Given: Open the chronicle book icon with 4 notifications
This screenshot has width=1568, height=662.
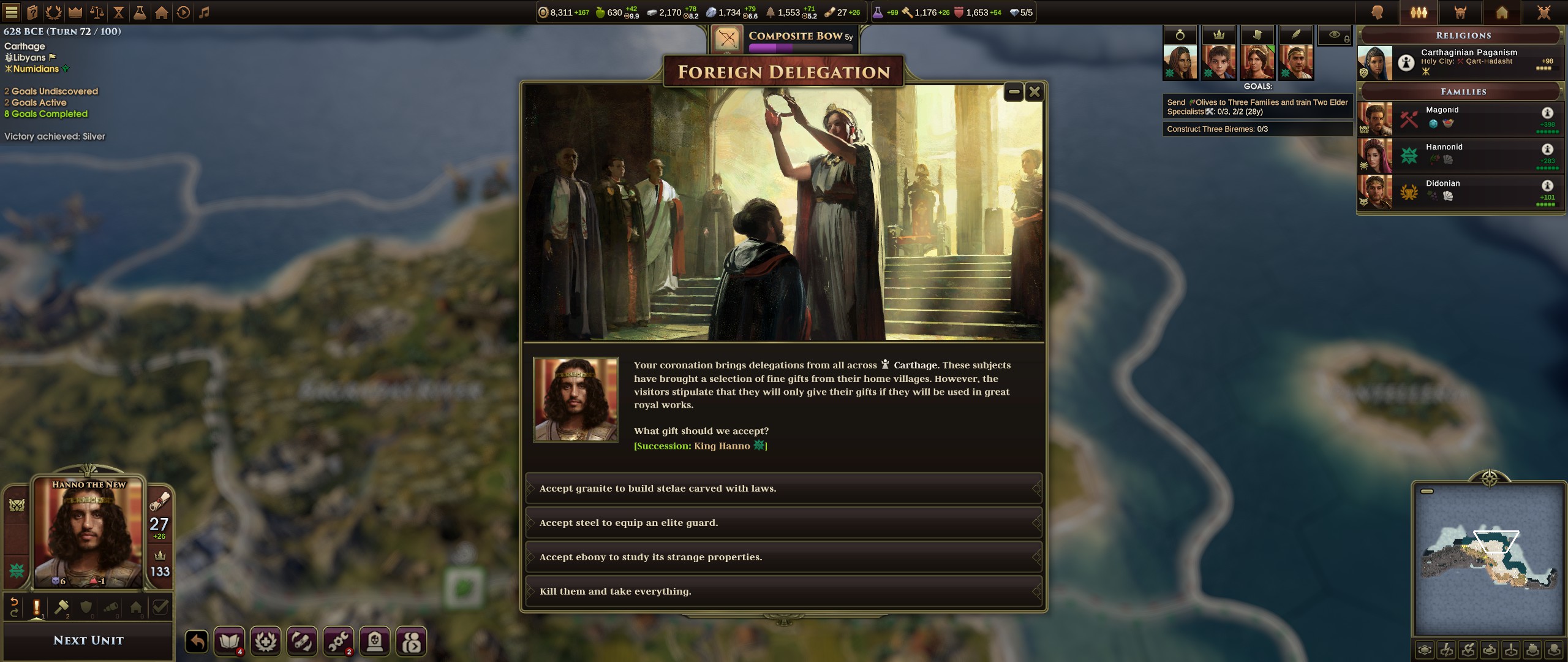Looking at the screenshot, I should click(x=229, y=641).
